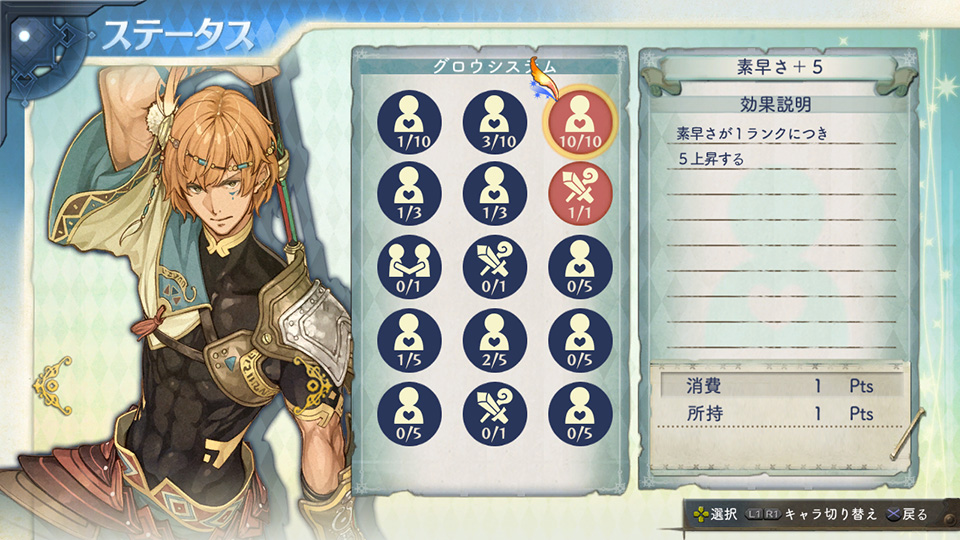The image size is (960, 540).
Task: Select the growth node showing 3/10
Action: tap(495, 122)
